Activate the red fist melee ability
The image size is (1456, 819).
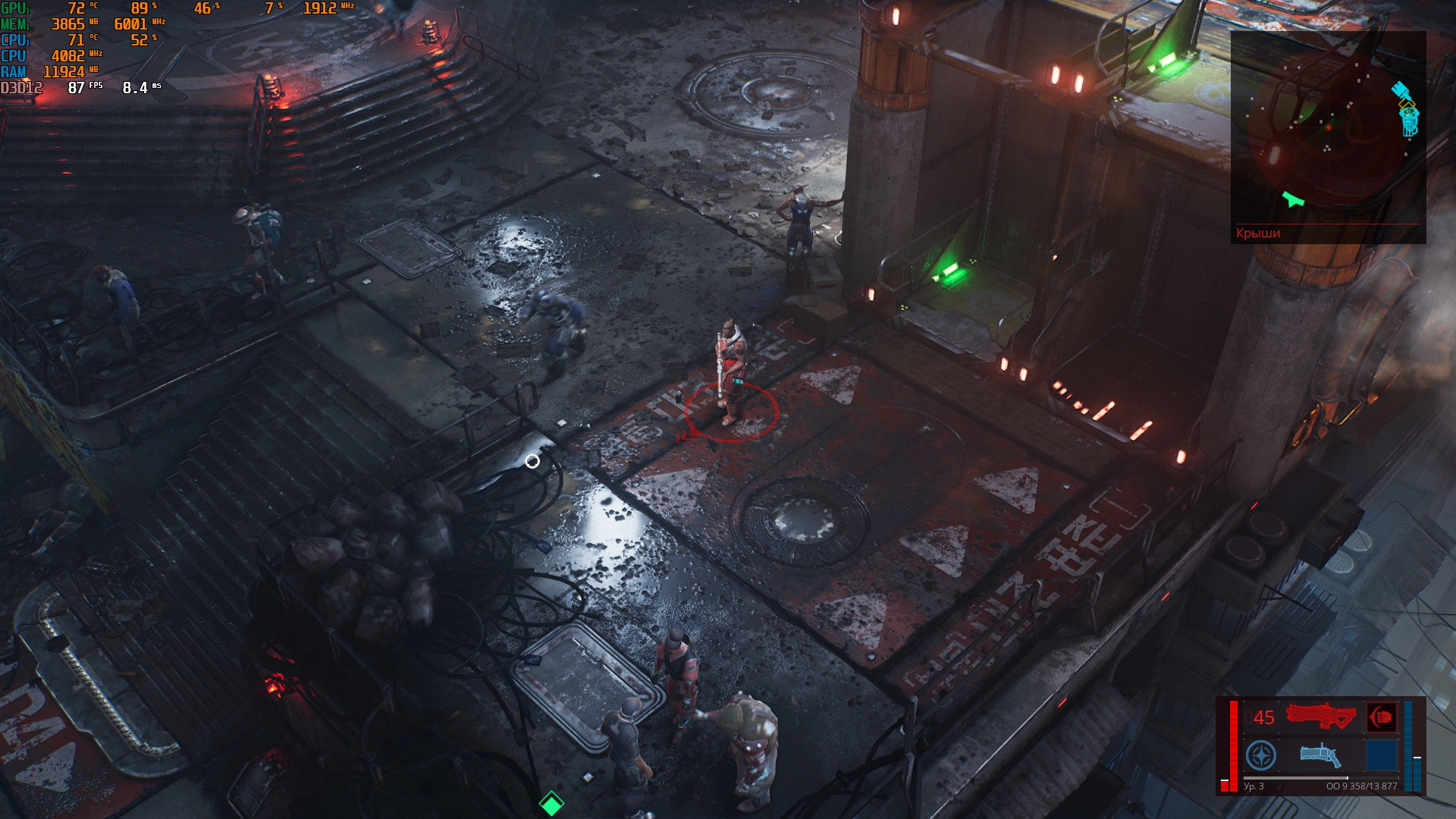coord(1381,717)
